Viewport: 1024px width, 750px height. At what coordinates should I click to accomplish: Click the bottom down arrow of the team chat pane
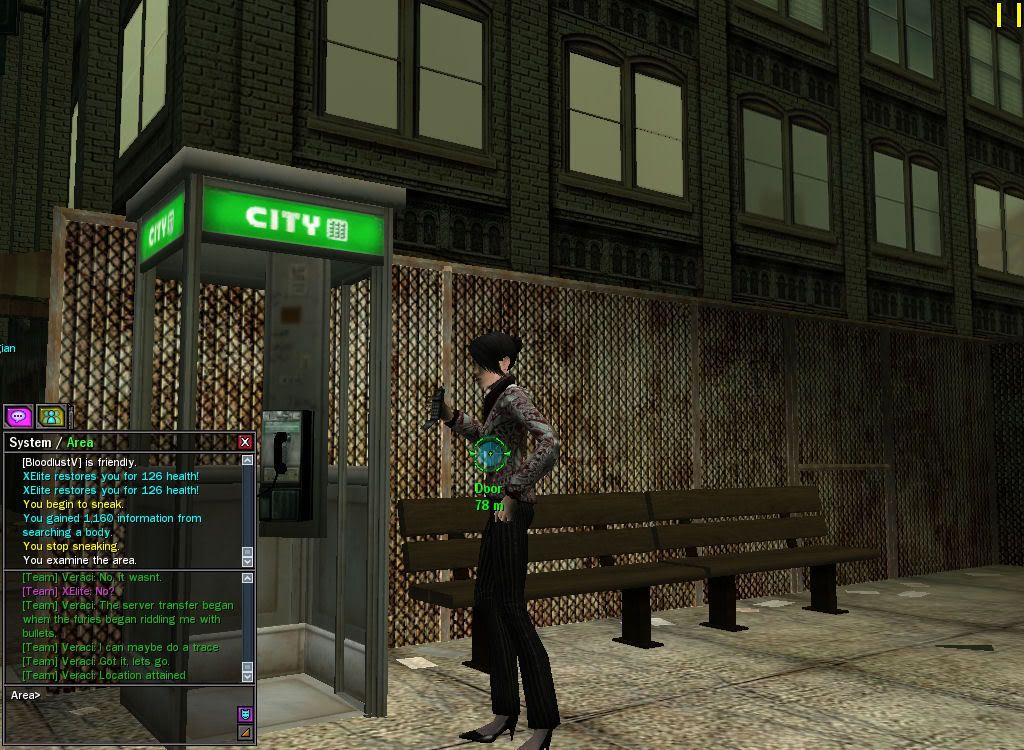tap(248, 677)
